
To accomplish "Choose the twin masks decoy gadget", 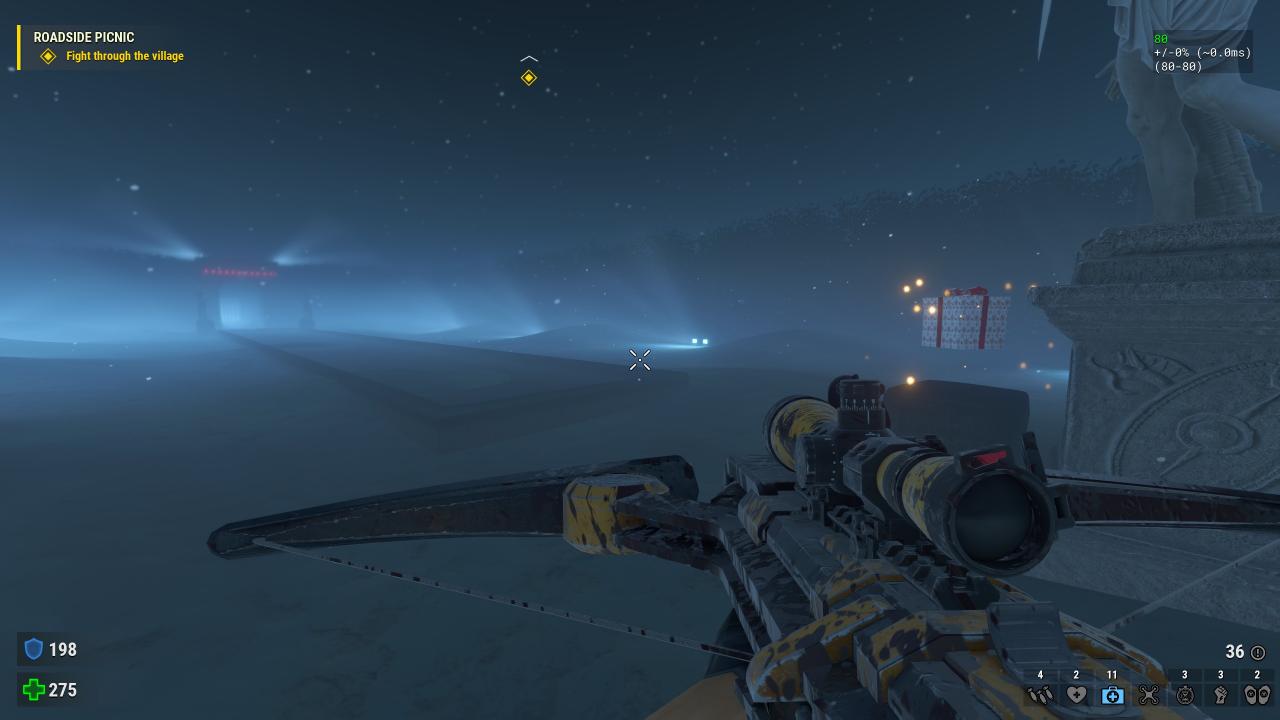I will click(1257, 694).
